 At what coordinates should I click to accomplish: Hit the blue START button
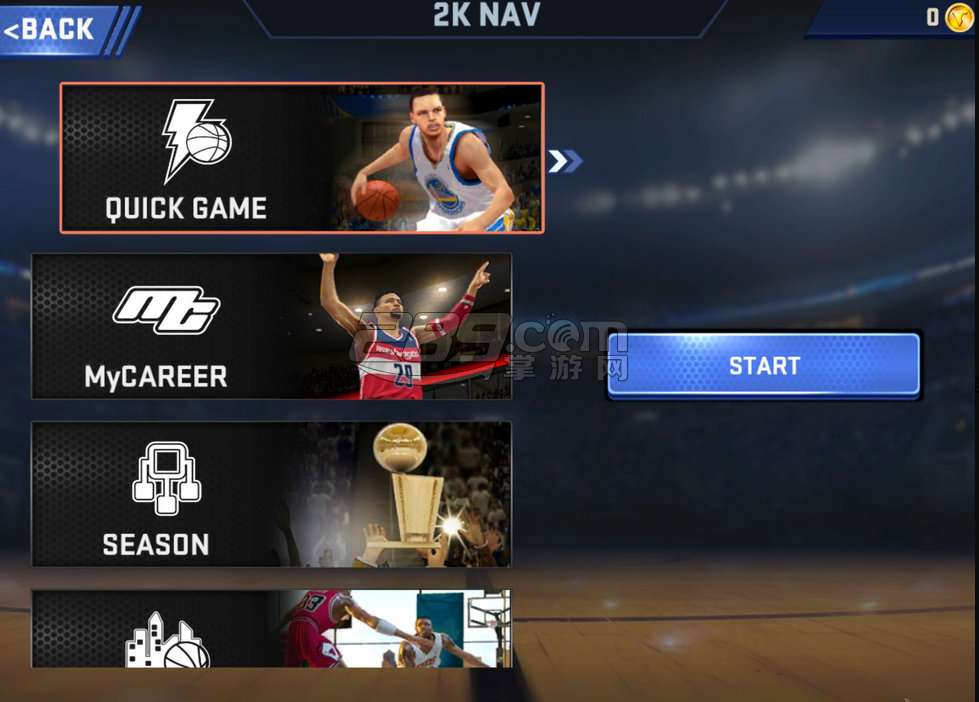pos(764,365)
